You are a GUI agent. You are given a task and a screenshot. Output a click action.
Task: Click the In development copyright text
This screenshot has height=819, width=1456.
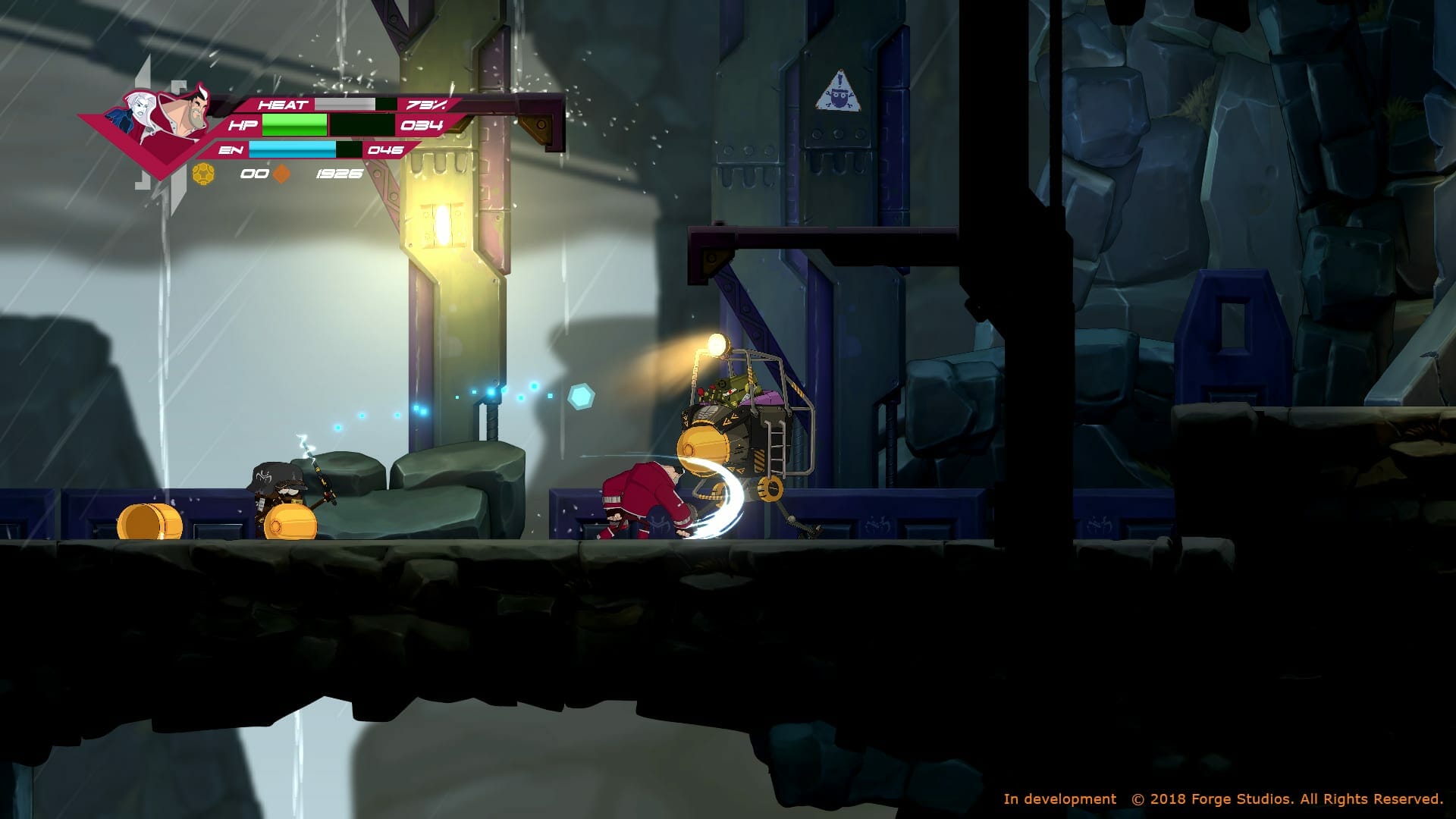(x=1059, y=799)
